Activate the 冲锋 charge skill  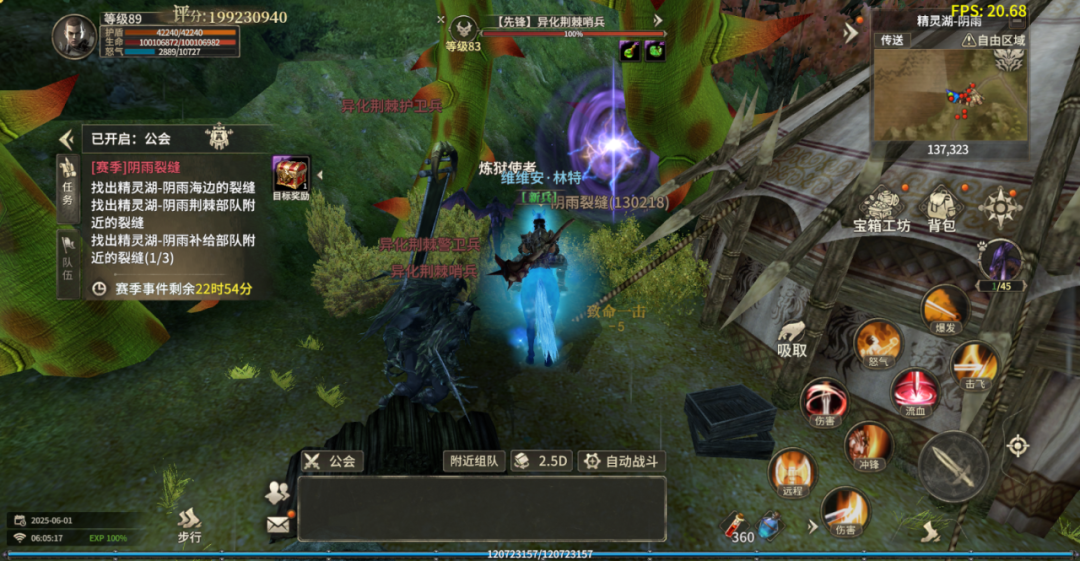pos(868,443)
